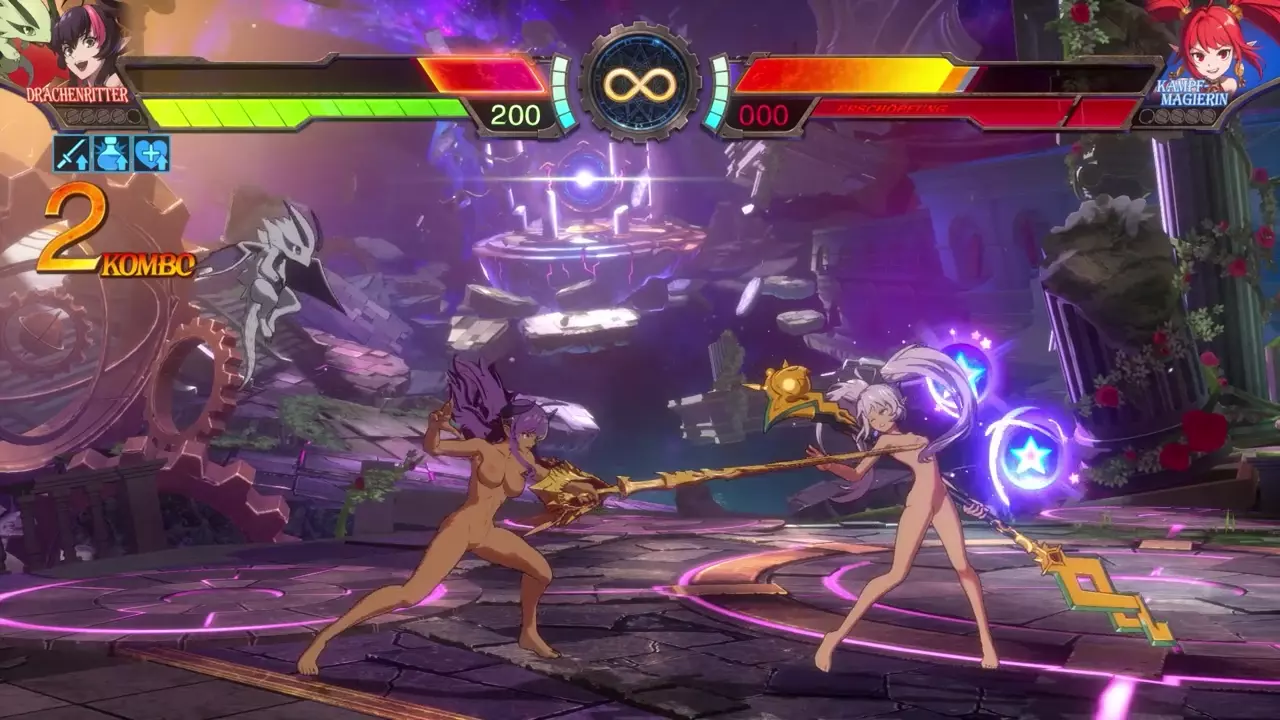
Task: Select the potion buff icon
Action: pos(112,154)
